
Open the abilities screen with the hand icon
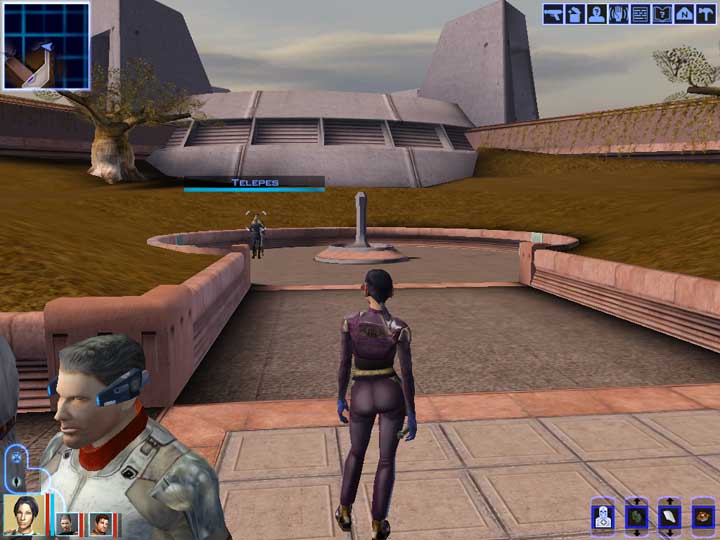(618, 14)
